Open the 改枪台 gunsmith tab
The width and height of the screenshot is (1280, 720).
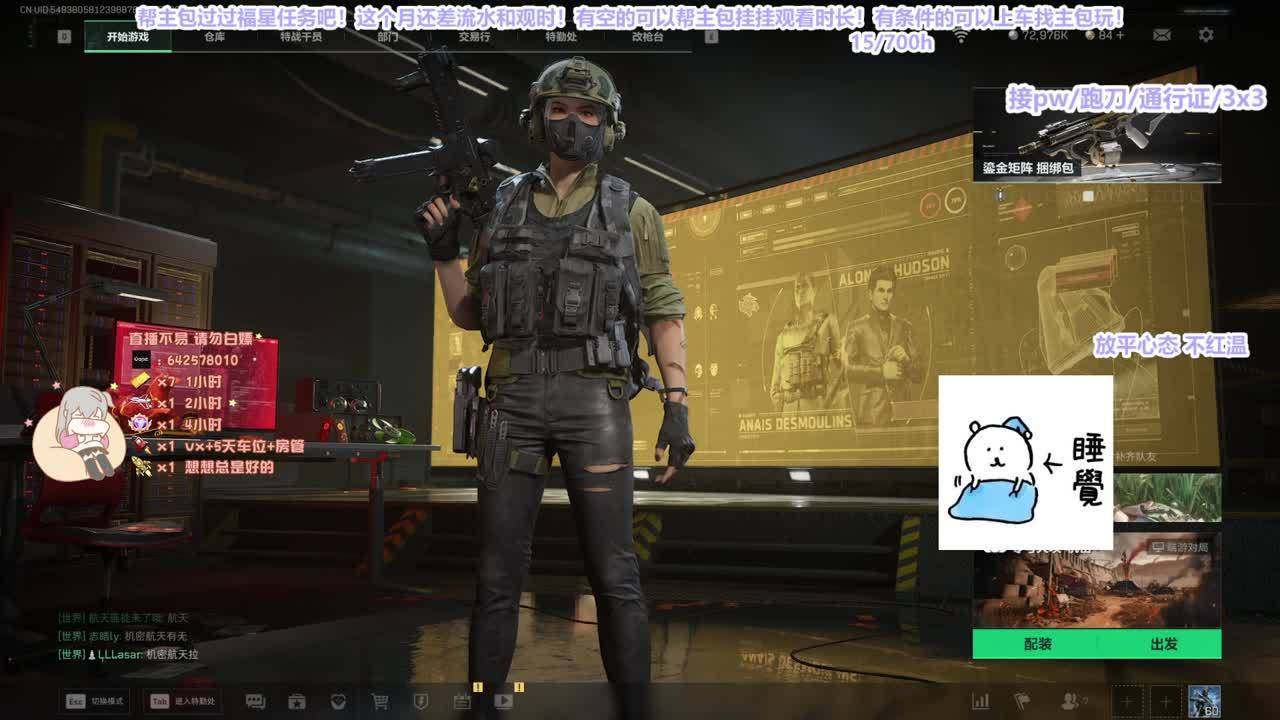[647, 37]
